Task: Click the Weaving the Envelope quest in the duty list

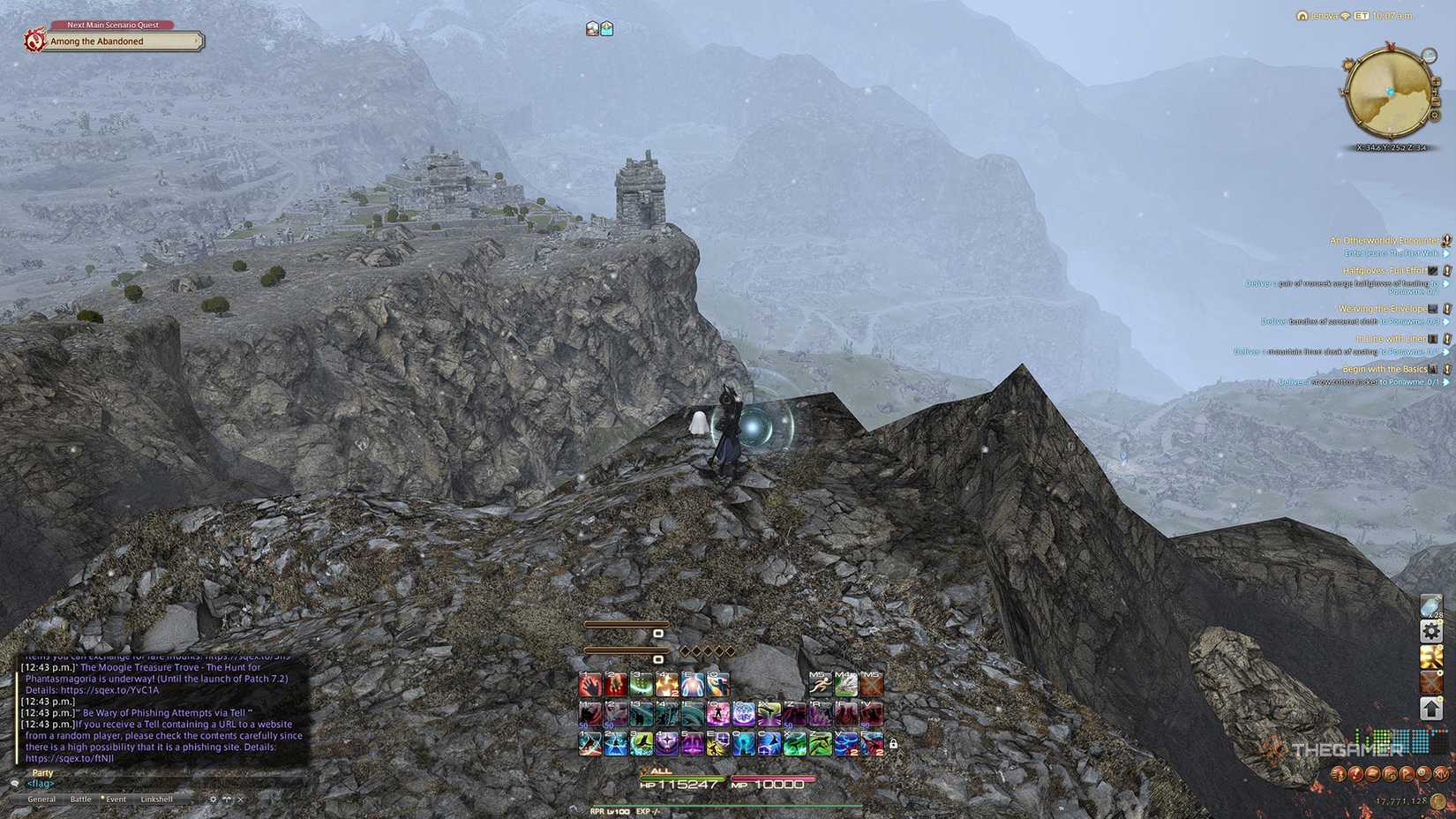Action: click(1381, 309)
